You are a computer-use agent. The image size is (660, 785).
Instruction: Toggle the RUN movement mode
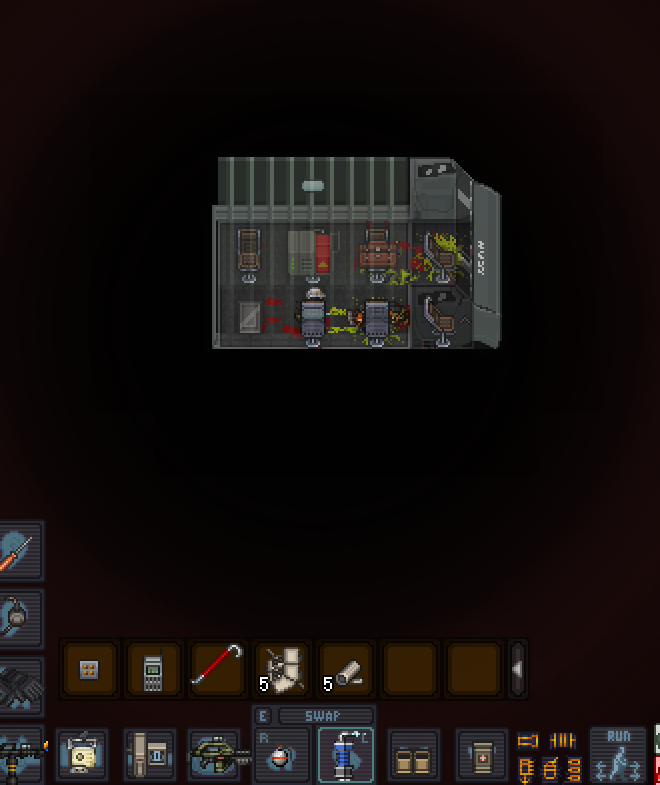point(618,754)
